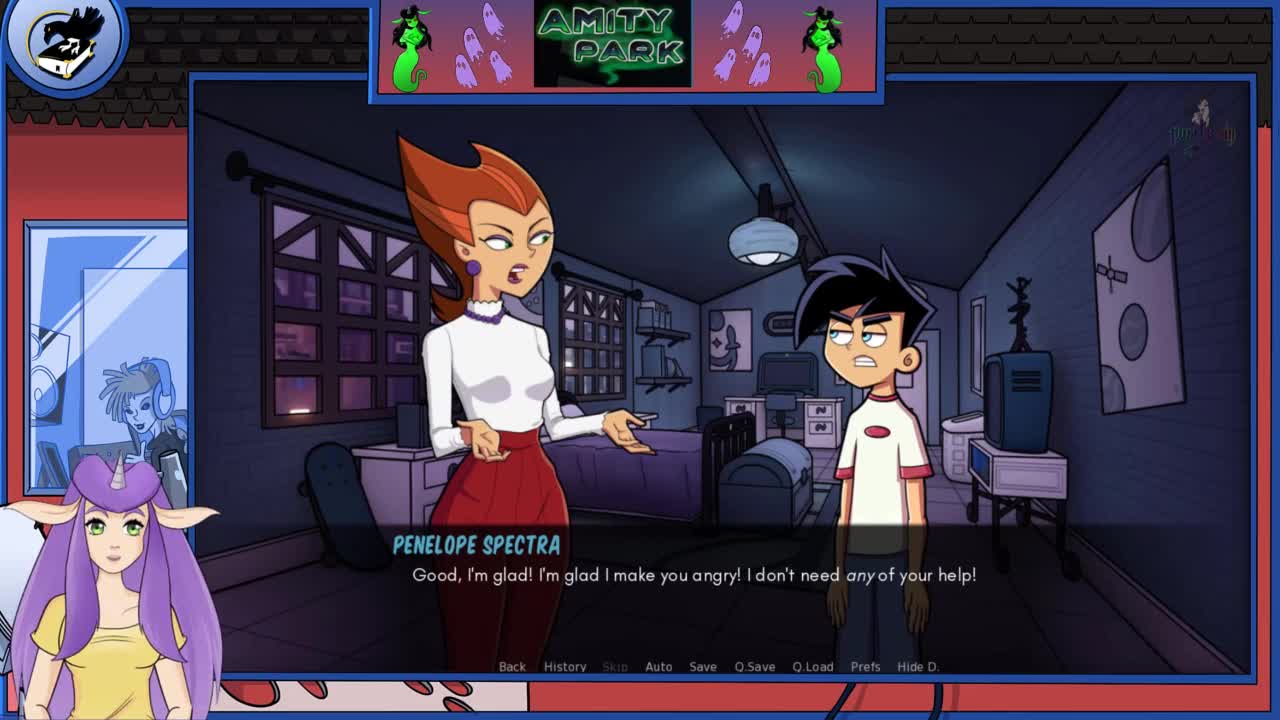Open the Prefs settings screen
Viewport: 1280px width, 720px height.
[x=866, y=667]
